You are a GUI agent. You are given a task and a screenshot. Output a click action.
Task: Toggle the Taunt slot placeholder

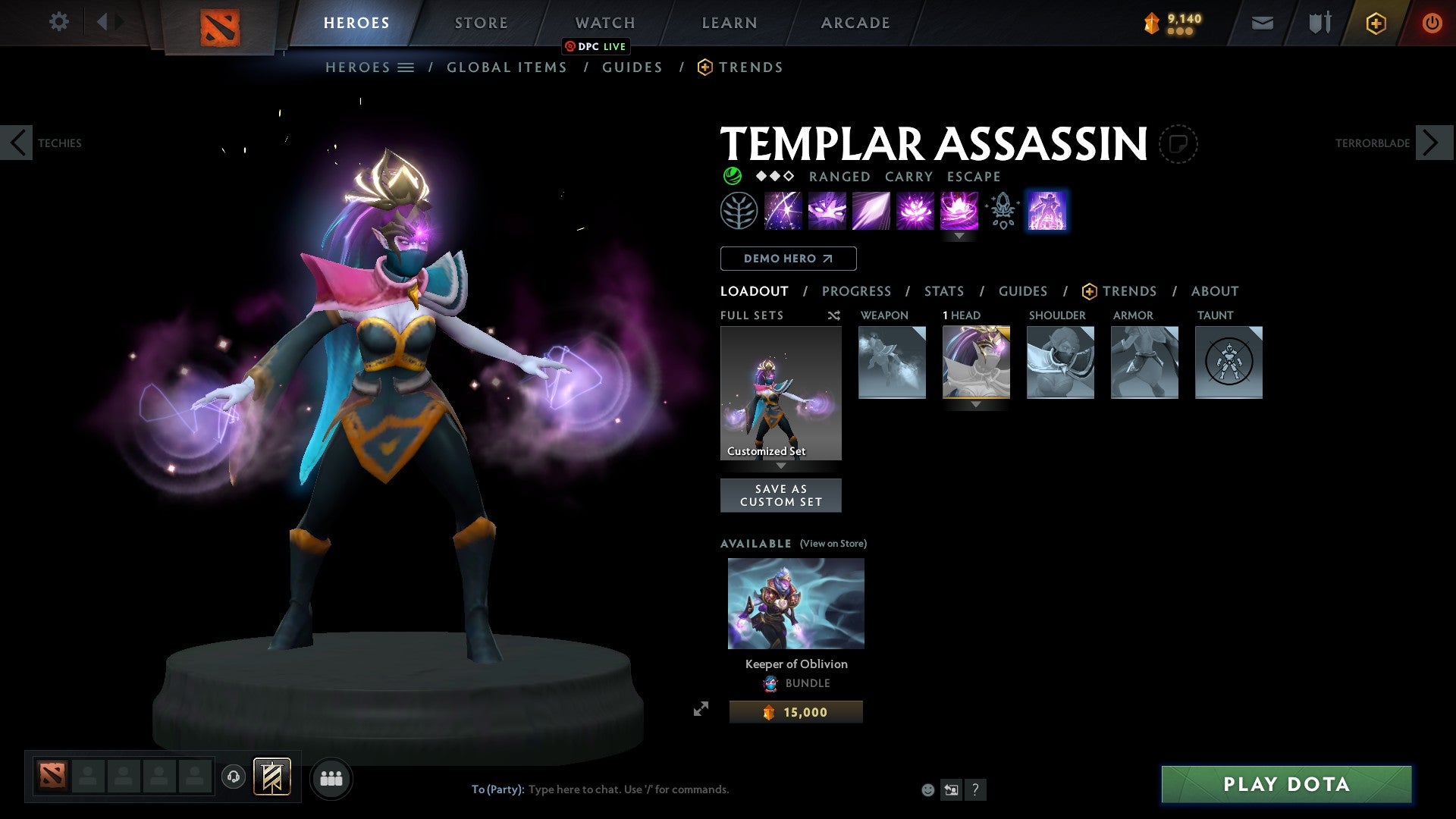1228,362
